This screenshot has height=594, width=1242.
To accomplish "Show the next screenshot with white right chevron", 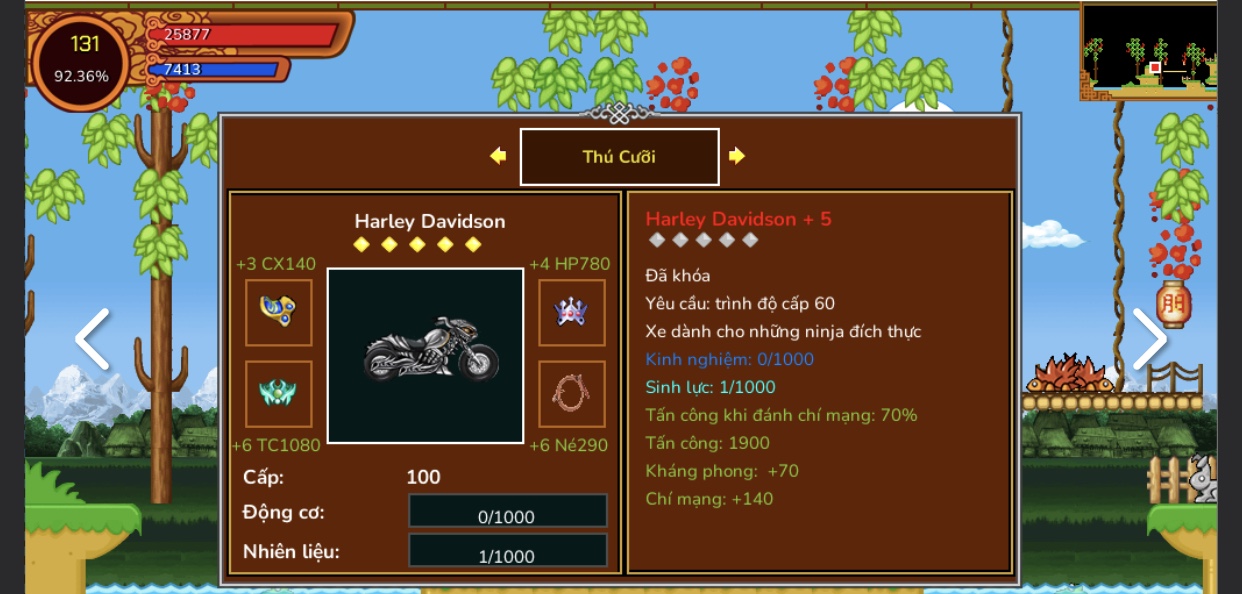I will pos(1149,340).
